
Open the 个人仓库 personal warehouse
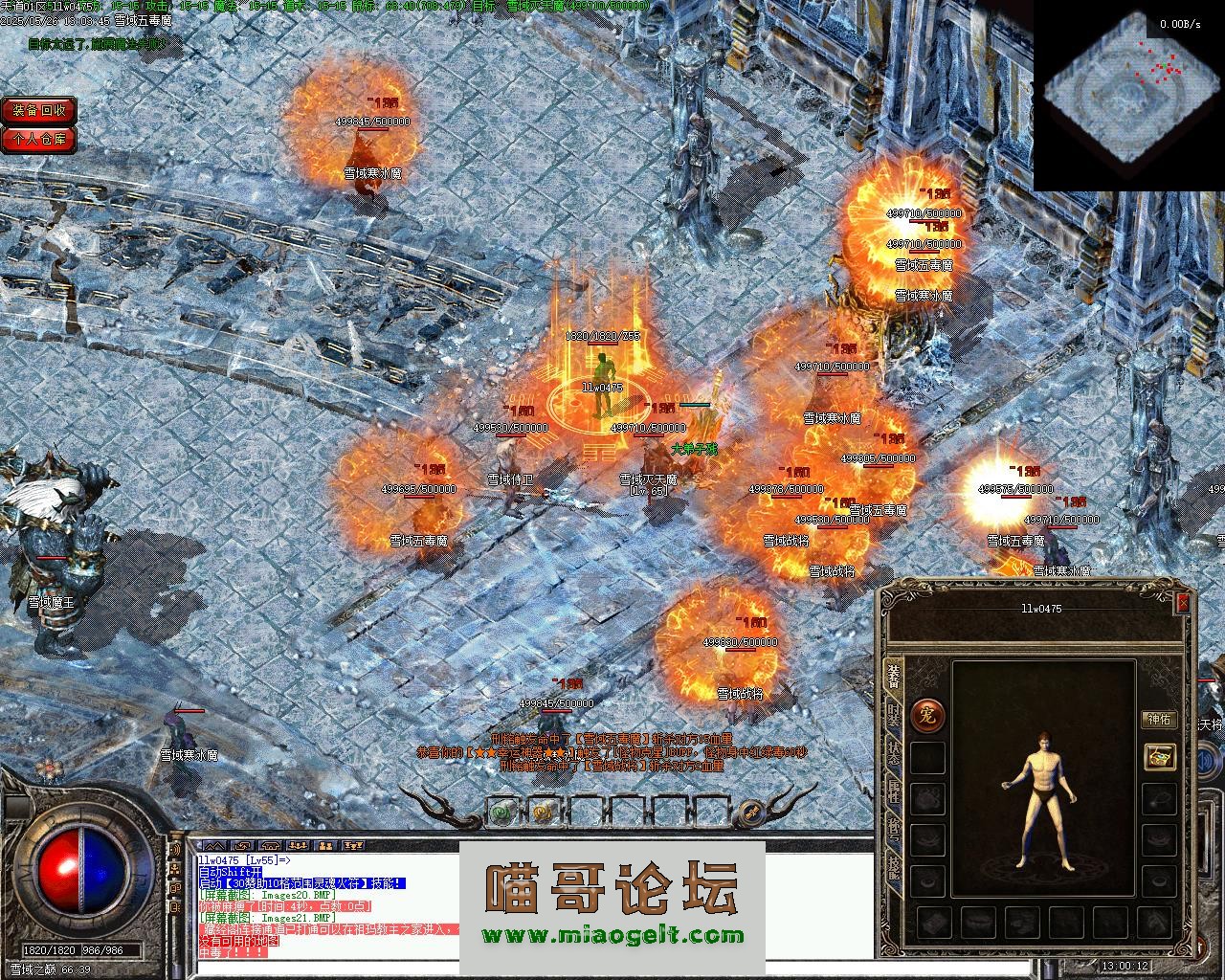click(x=38, y=139)
